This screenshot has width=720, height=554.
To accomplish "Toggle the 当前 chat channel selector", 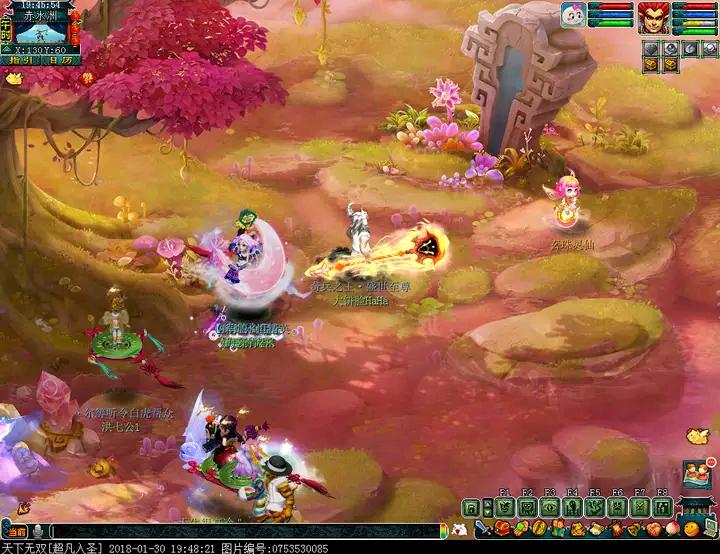I will pyautogui.click(x=16, y=531).
